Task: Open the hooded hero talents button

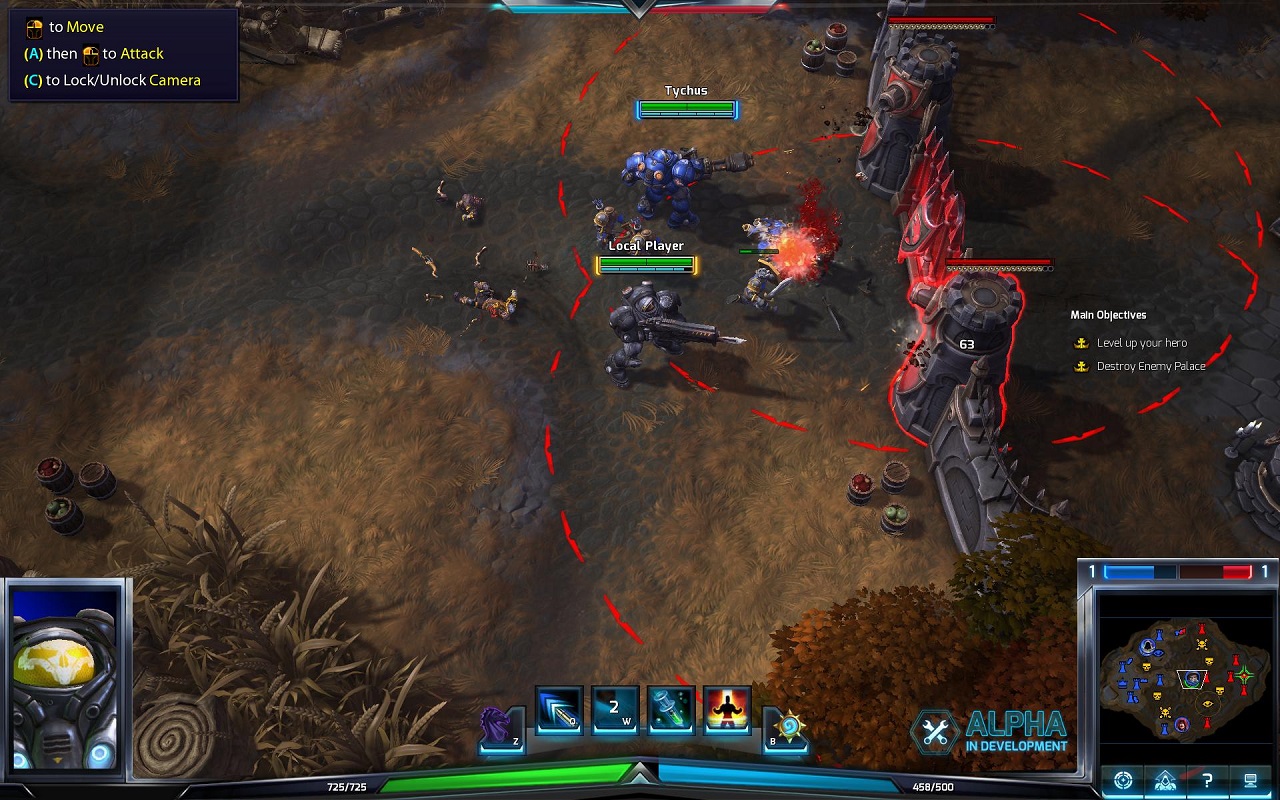Action: 1165,780
